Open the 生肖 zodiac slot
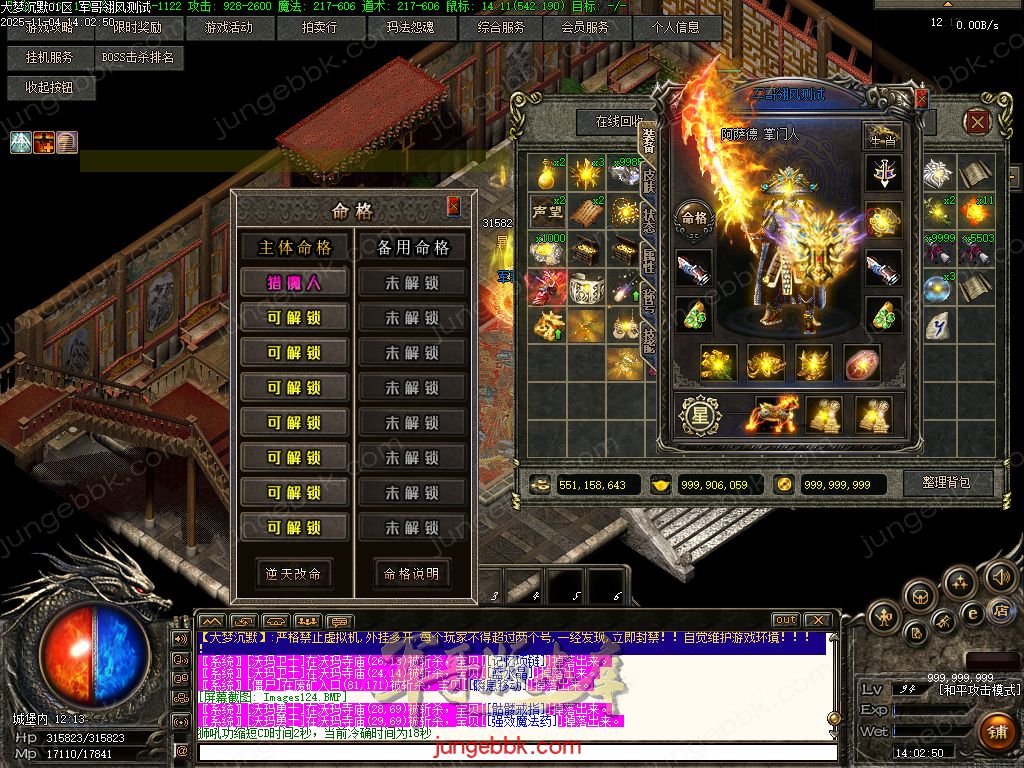 (x=883, y=139)
